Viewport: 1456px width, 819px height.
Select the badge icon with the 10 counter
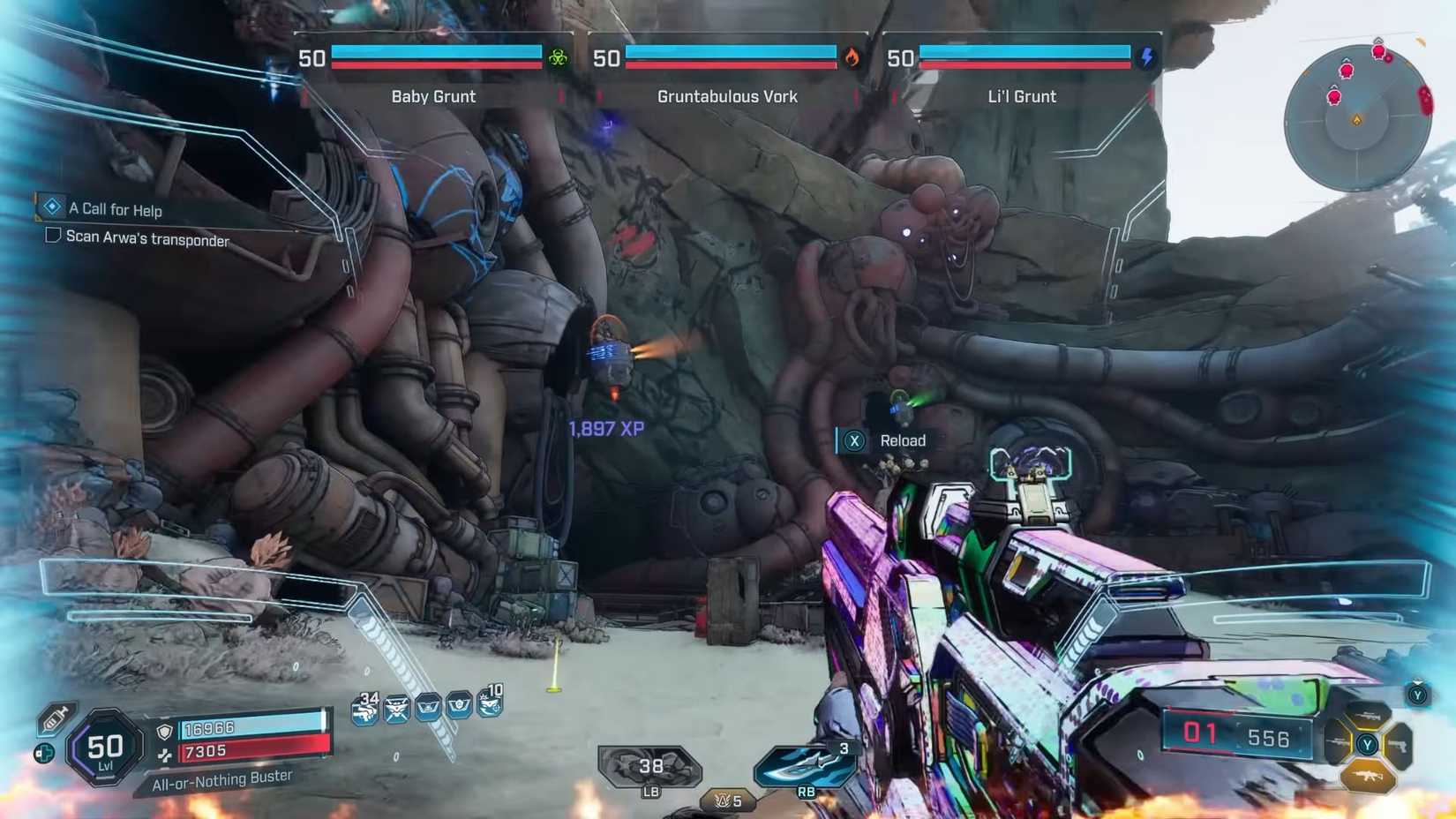tap(489, 706)
